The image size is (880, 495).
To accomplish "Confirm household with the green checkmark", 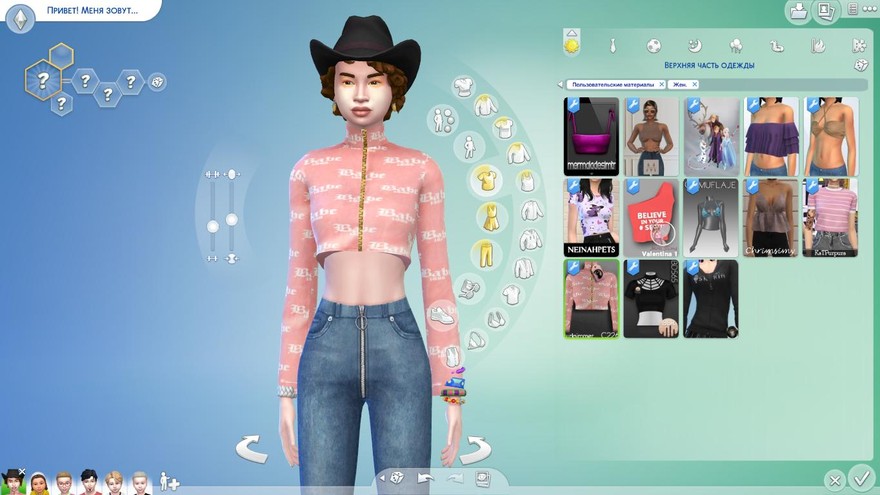I will [860, 477].
